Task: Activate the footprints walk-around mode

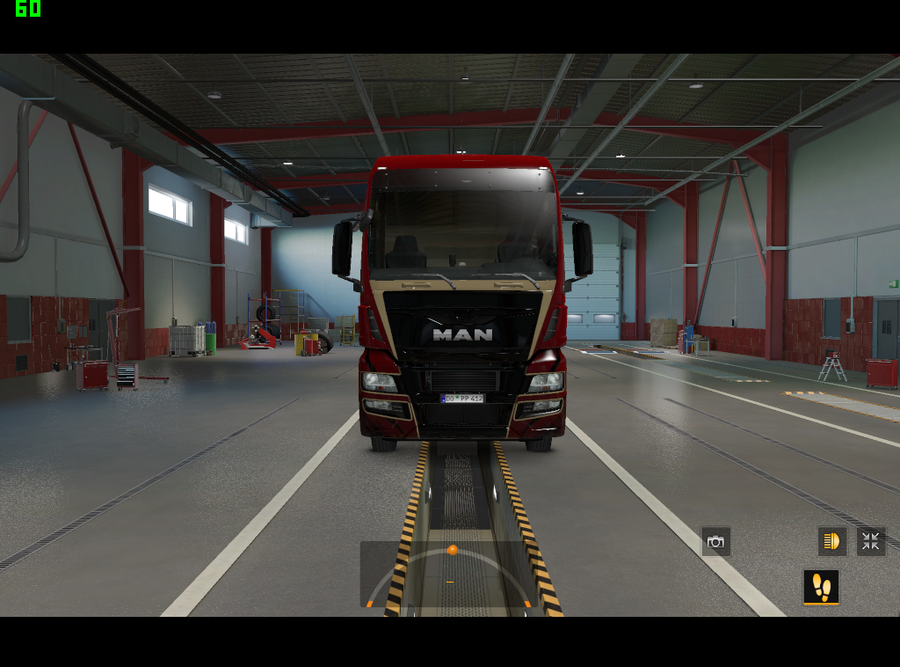Action: (x=821, y=587)
